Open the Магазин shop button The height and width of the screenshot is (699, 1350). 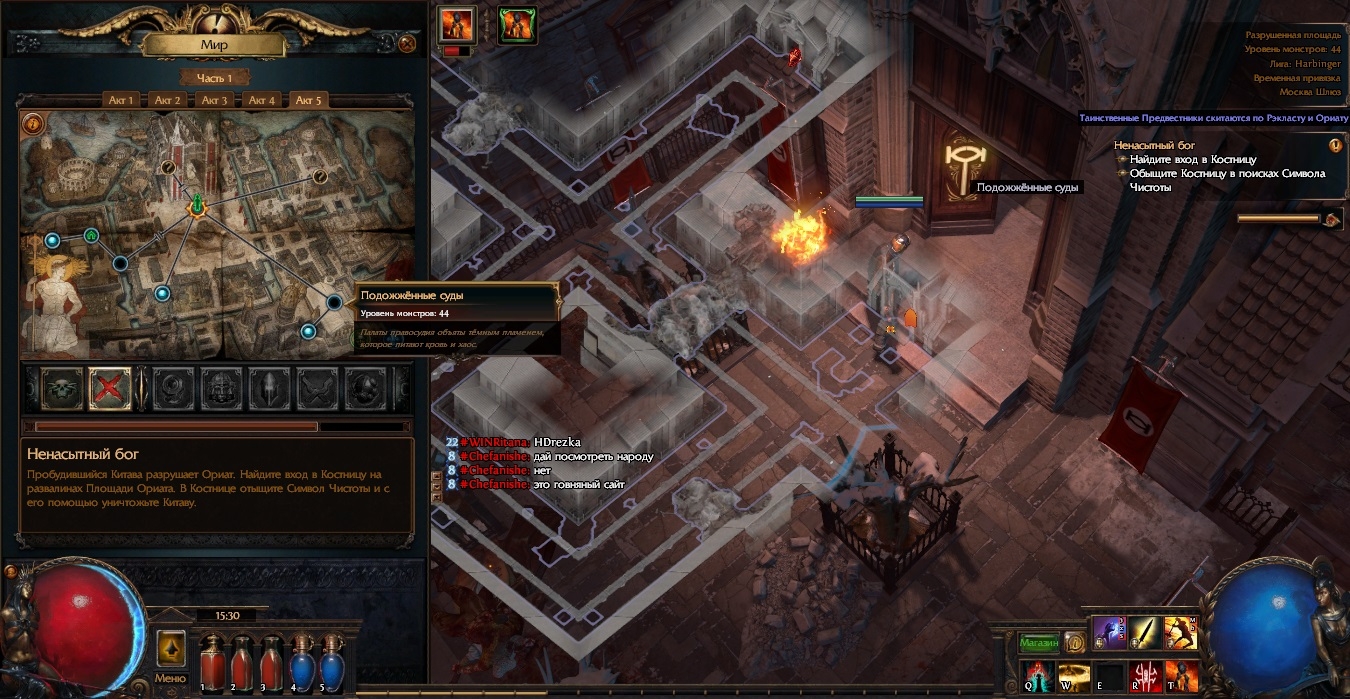1038,642
